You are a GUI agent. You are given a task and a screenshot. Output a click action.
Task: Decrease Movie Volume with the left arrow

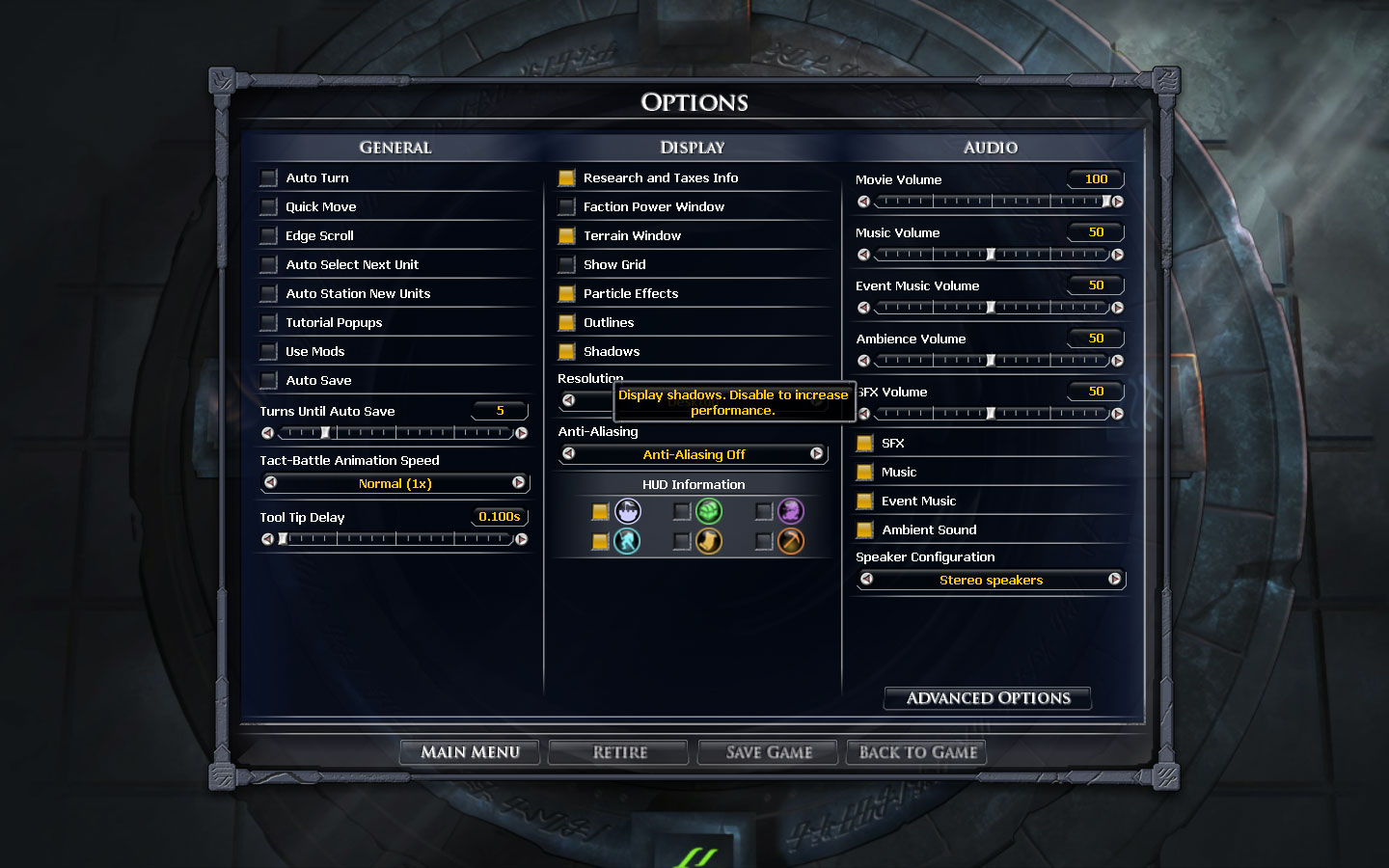(x=863, y=202)
